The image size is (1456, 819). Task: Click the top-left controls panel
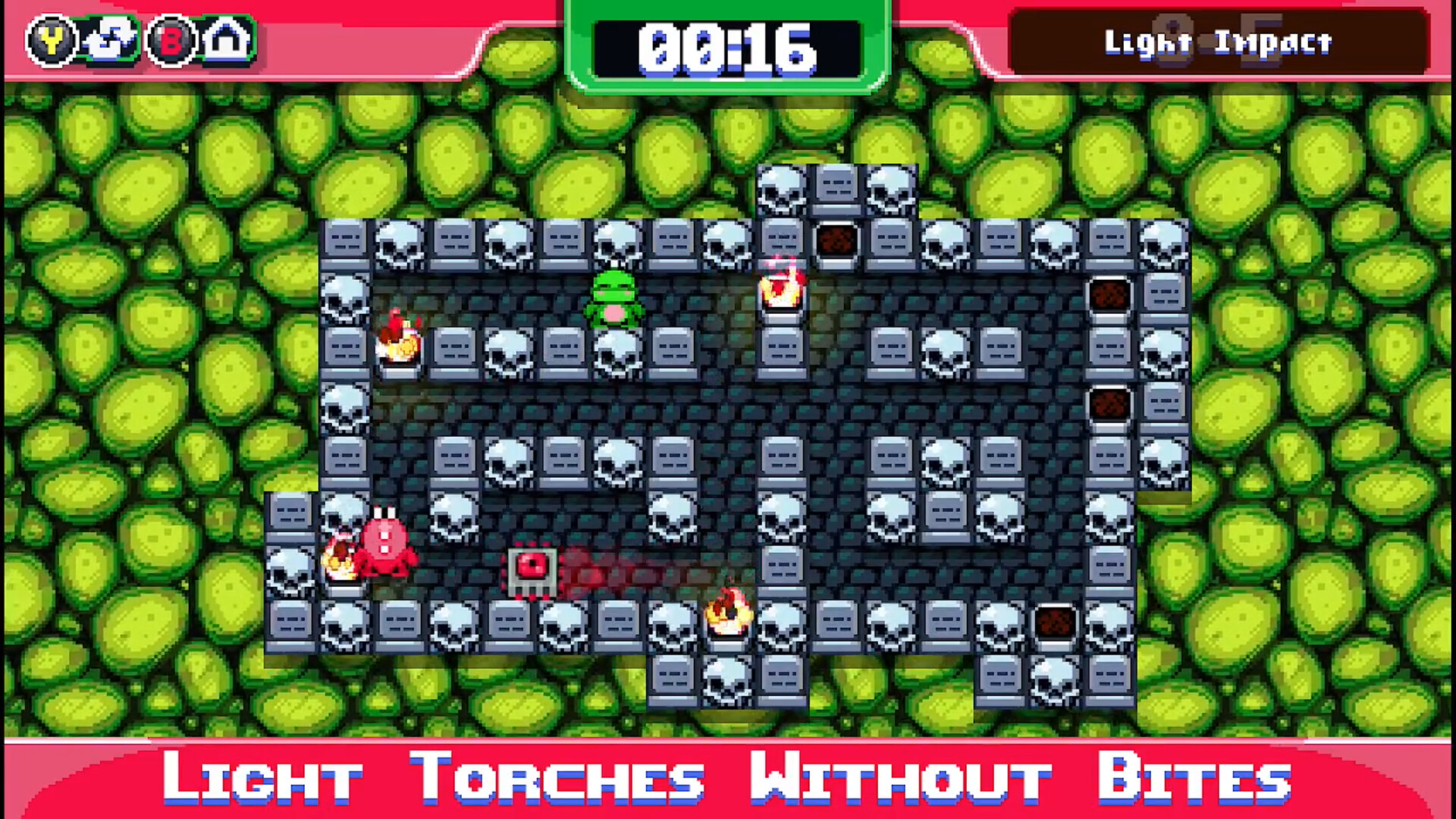pyautogui.click(x=140, y=41)
